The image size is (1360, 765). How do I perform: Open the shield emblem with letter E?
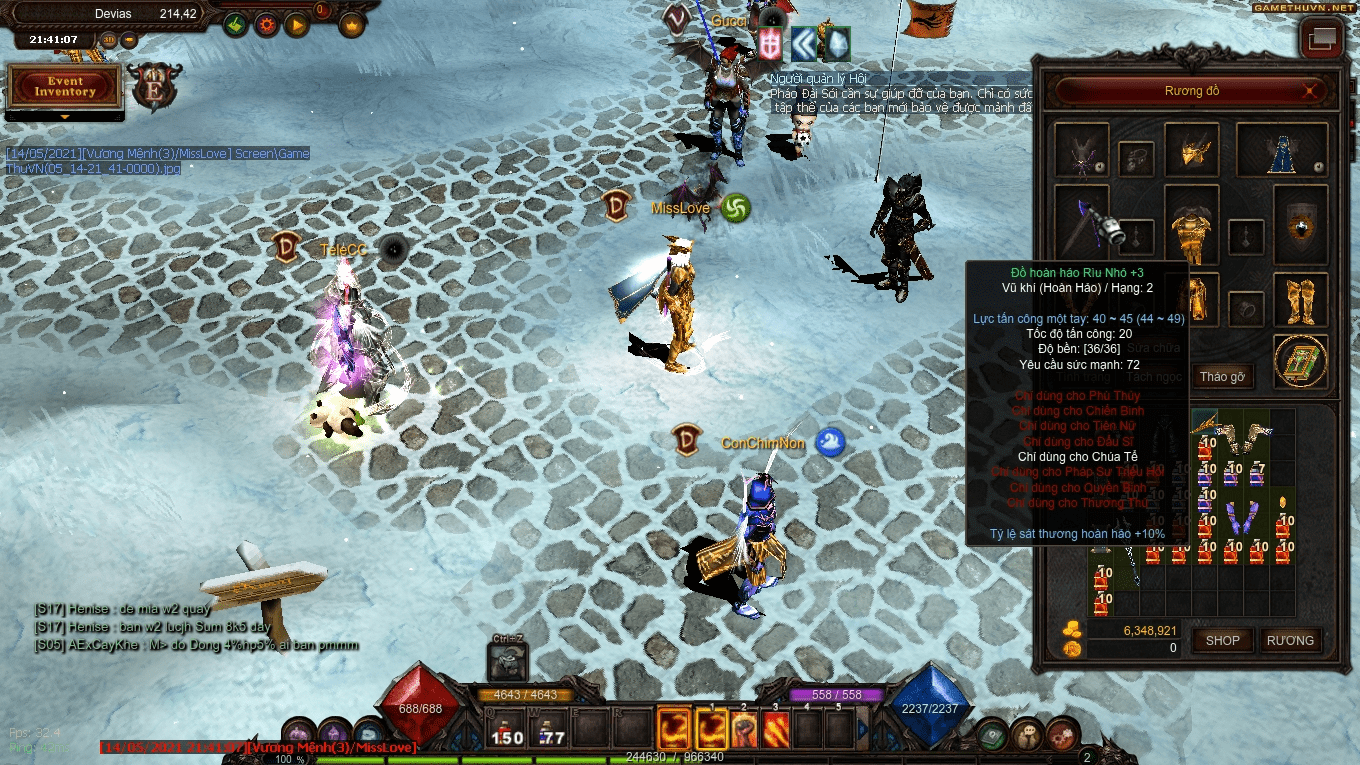(x=154, y=87)
